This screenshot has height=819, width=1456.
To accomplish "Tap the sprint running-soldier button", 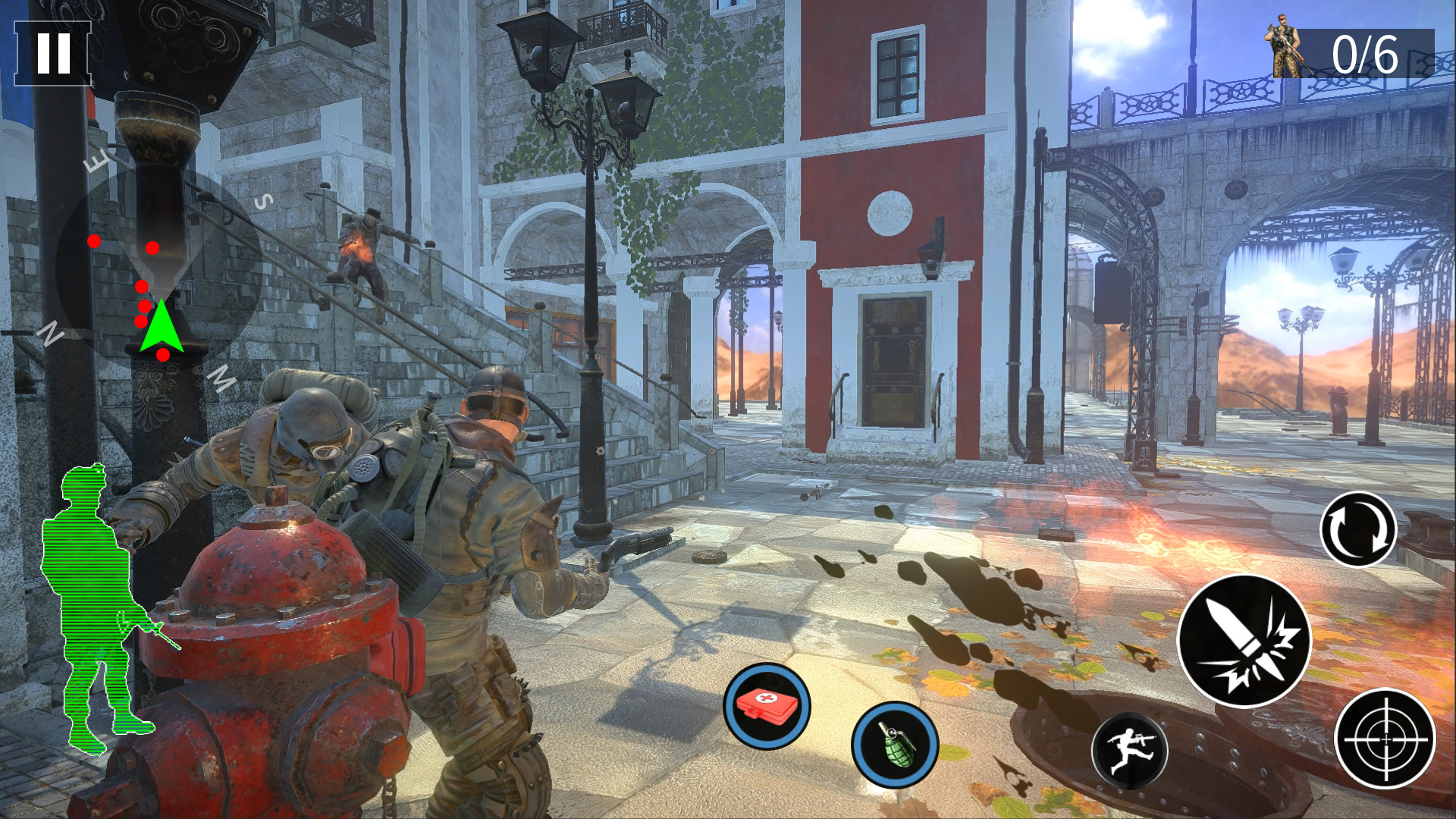I will click(1129, 751).
